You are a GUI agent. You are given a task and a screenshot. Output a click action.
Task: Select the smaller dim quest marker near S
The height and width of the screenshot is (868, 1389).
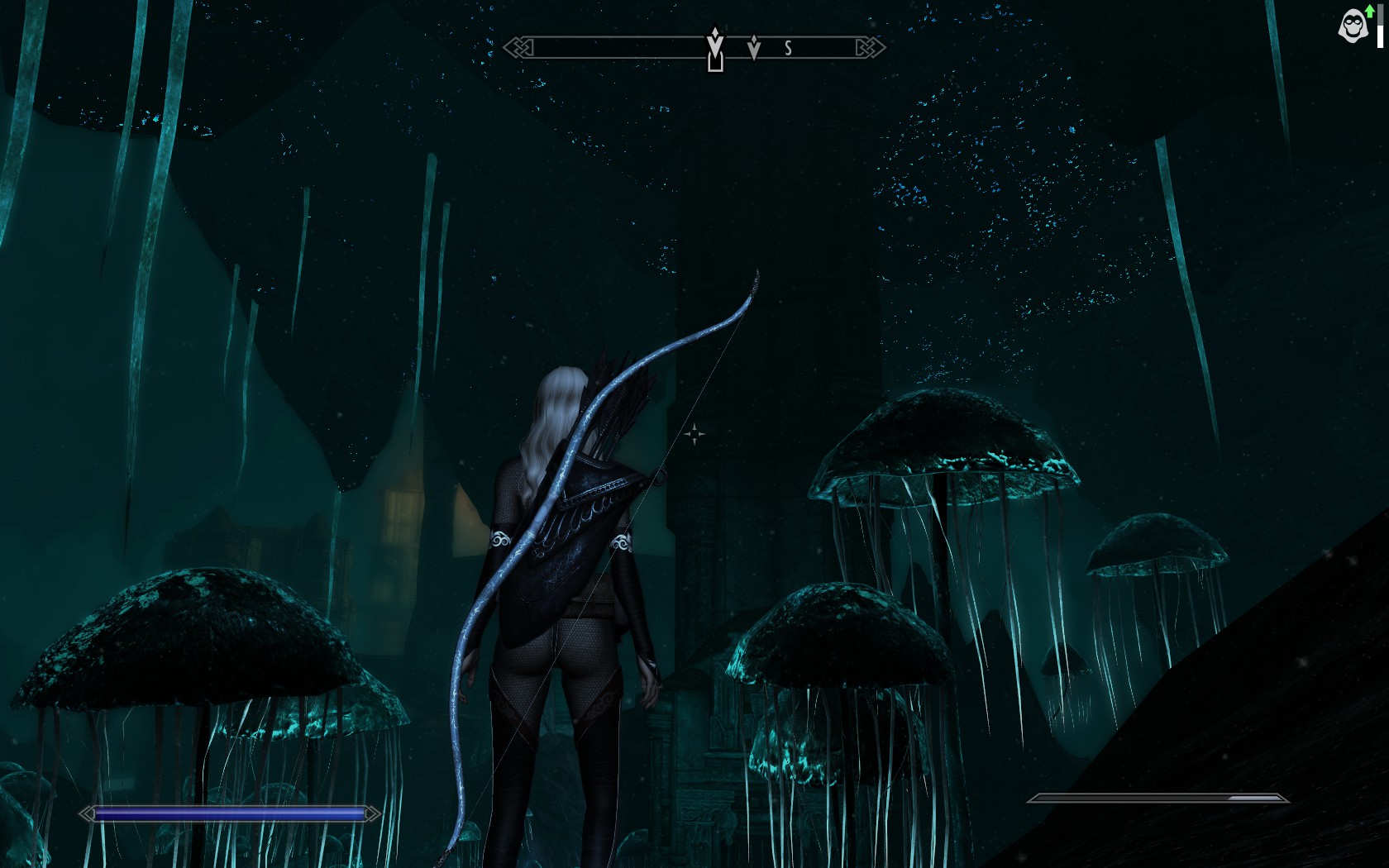tap(753, 48)
